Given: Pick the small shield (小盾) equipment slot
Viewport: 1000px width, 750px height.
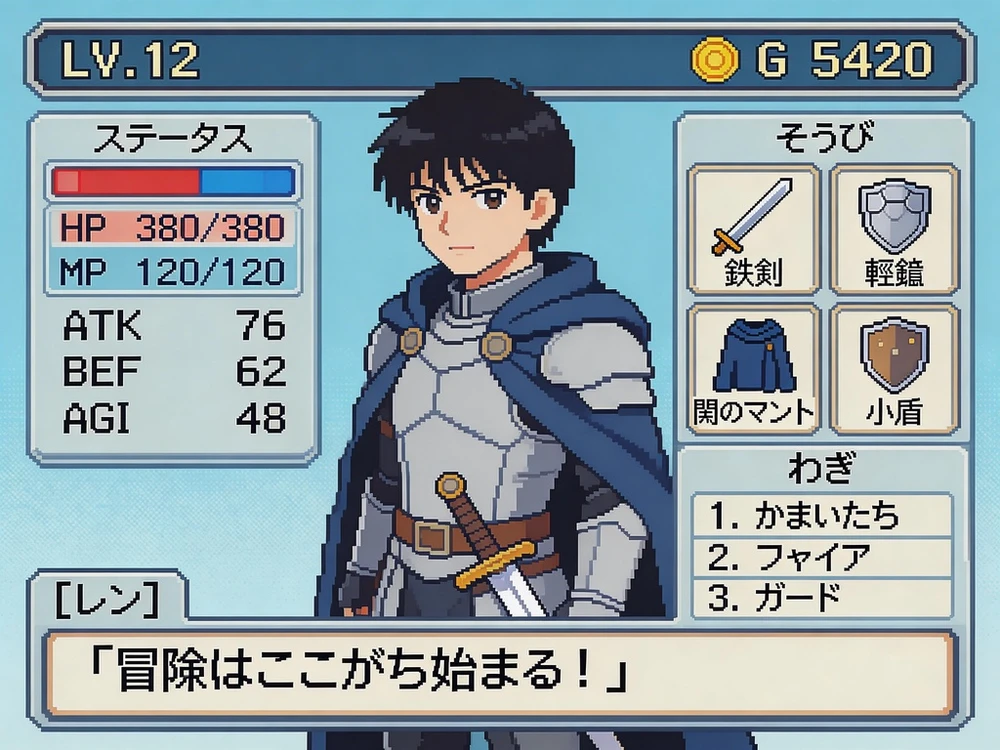Looking at the screenshot, I should tap(895, 367).
